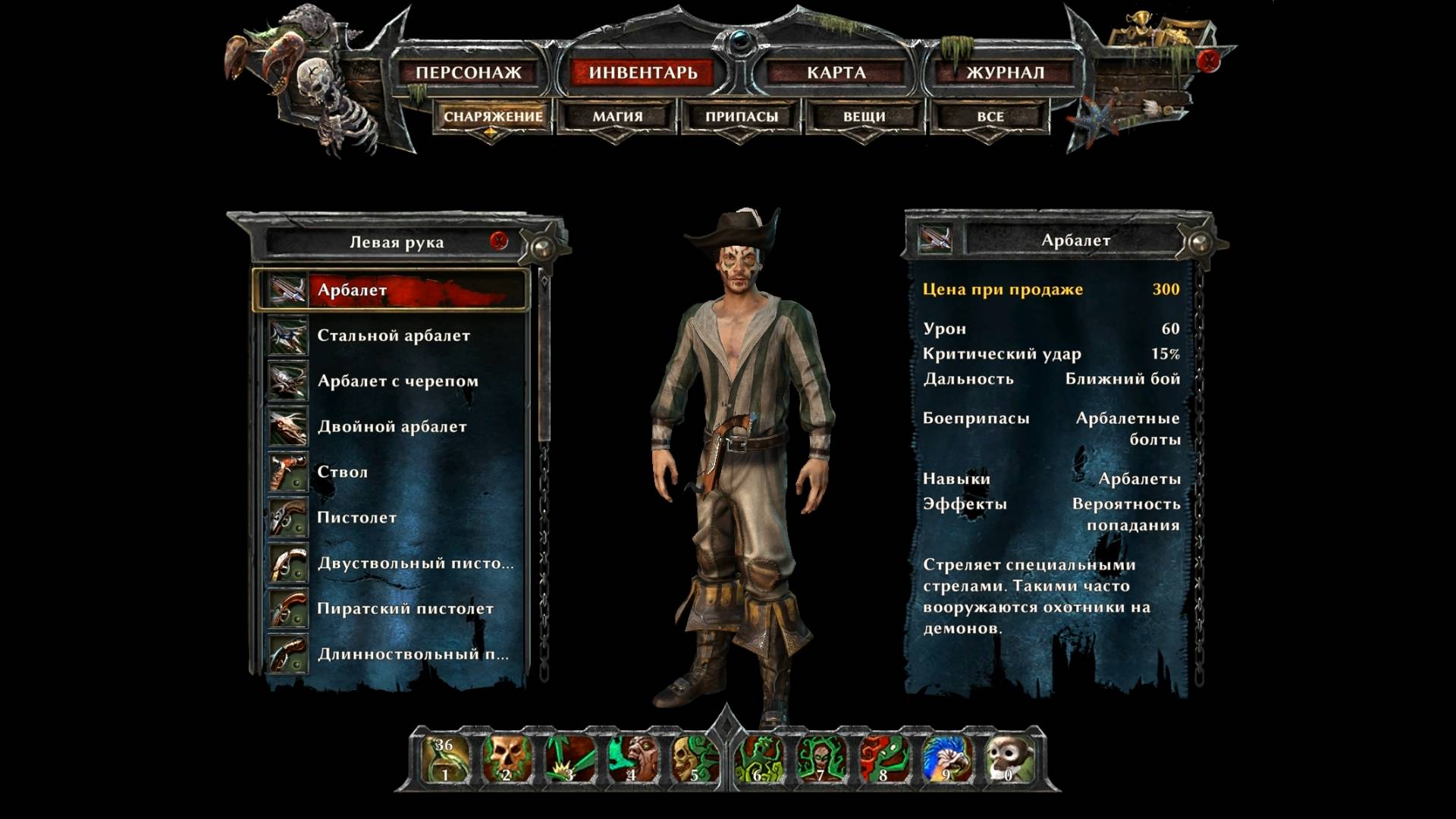This screenshot has height=819, width=1456.
Task: Select the crossbow icon on the Арбалет info panel
Action: (x=936, y=236)
